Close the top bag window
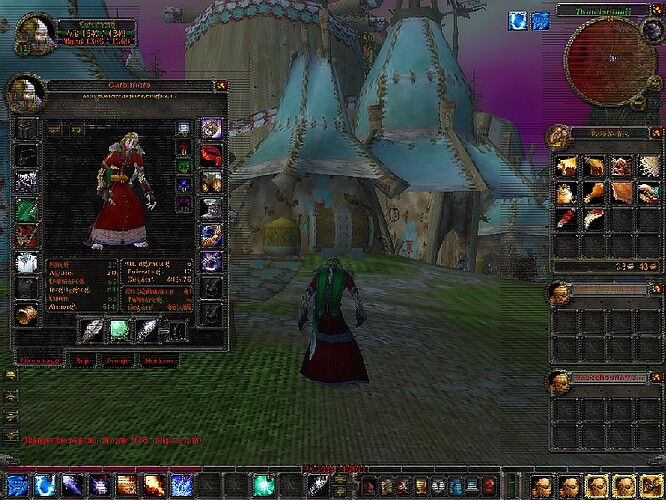The width and height of the screenshot is (666, 500). tap(651, 133)
